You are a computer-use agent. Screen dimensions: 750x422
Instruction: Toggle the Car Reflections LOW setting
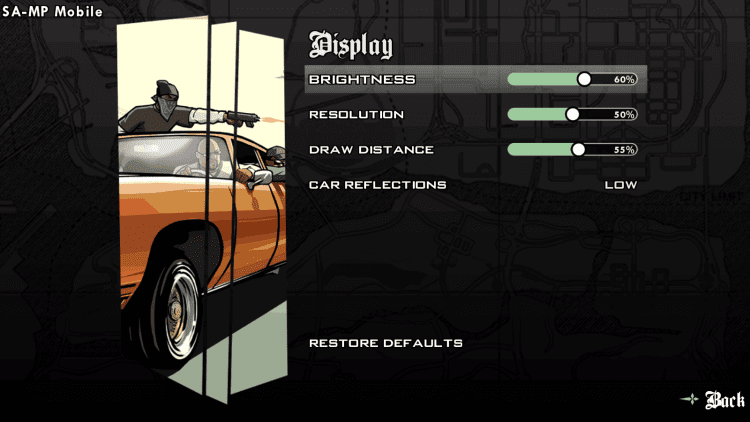tap(620, 185)
